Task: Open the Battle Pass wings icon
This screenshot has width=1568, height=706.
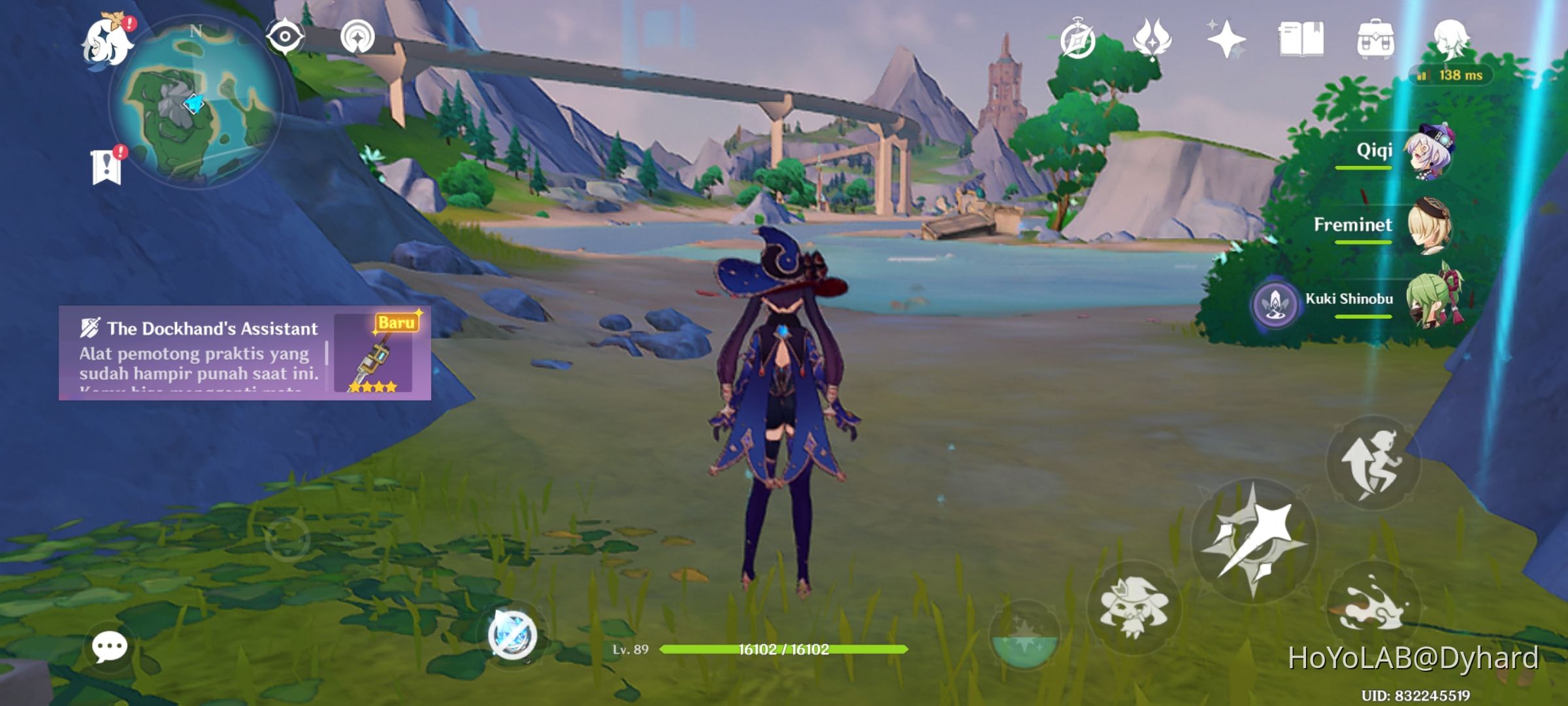Action: coord(1151,41)
